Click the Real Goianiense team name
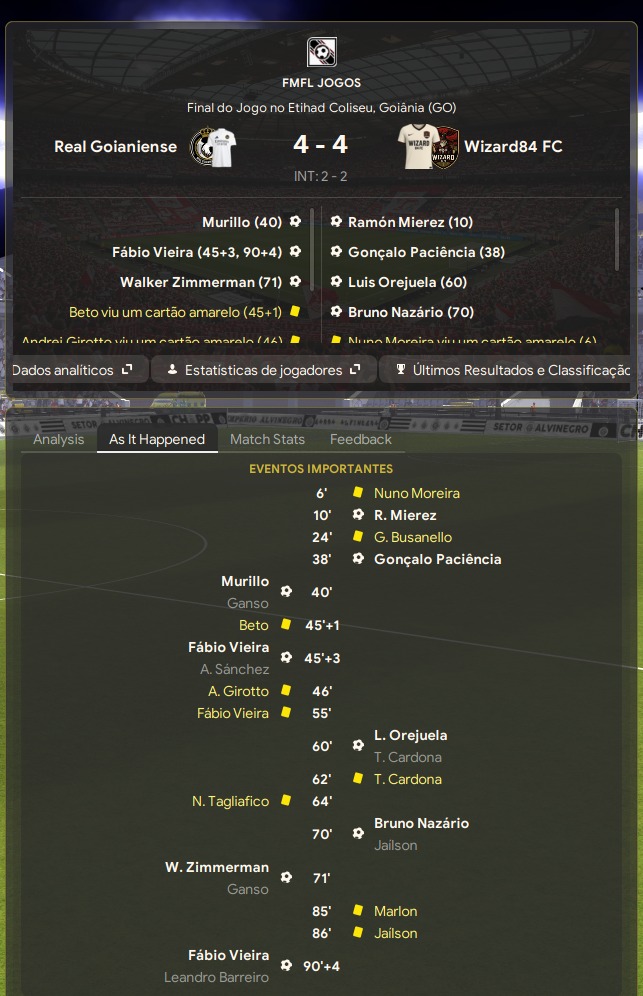Viewport: 643px width, 996px height. tap(115, 146)
